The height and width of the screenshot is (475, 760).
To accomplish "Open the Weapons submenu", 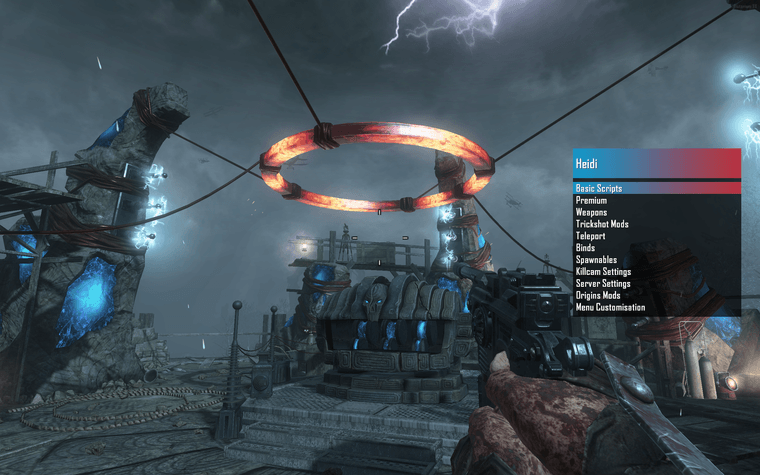I will (x=592, y=212).
